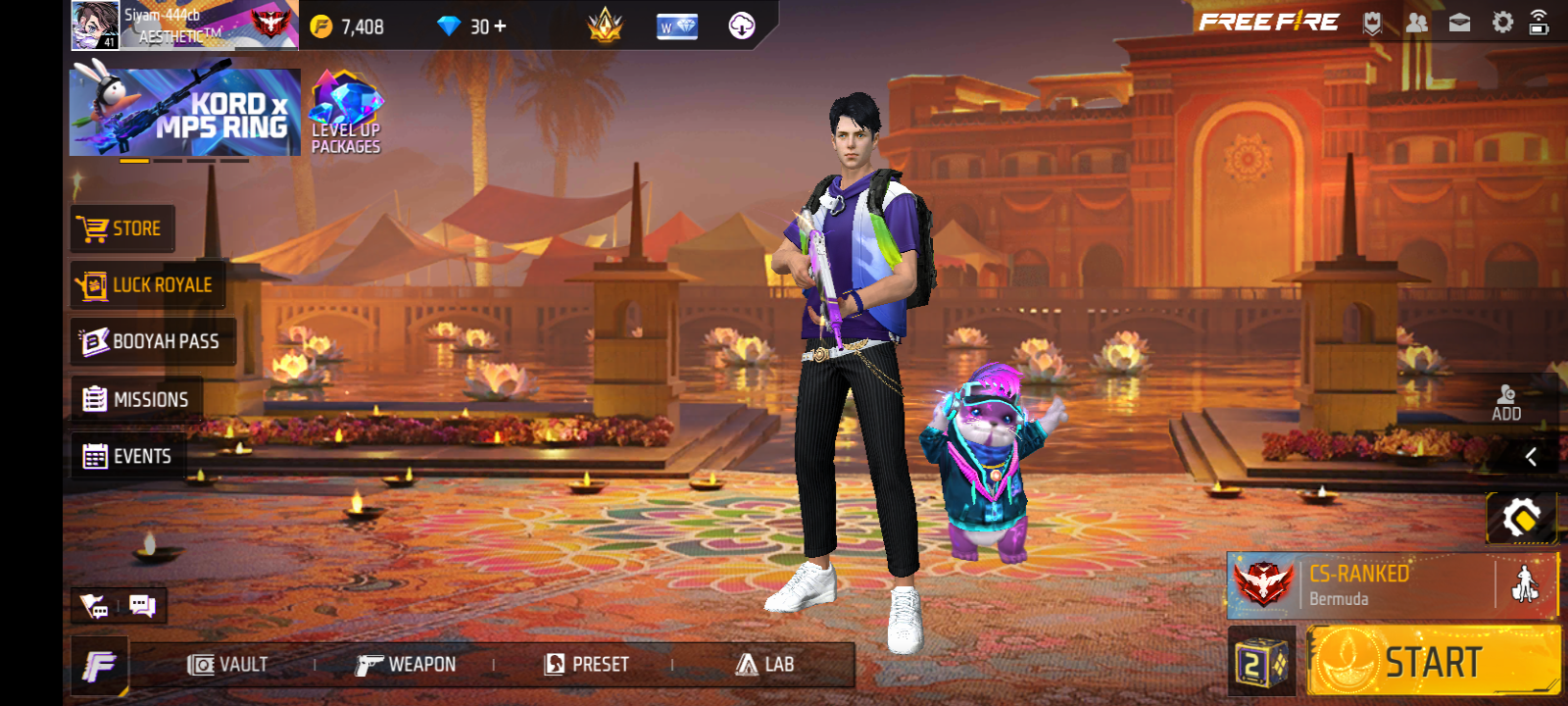The height and width of the screenshot is (706, 1568).
Task: Open Luck Royale
Action: pyautogui.click(x=147, y=285)
